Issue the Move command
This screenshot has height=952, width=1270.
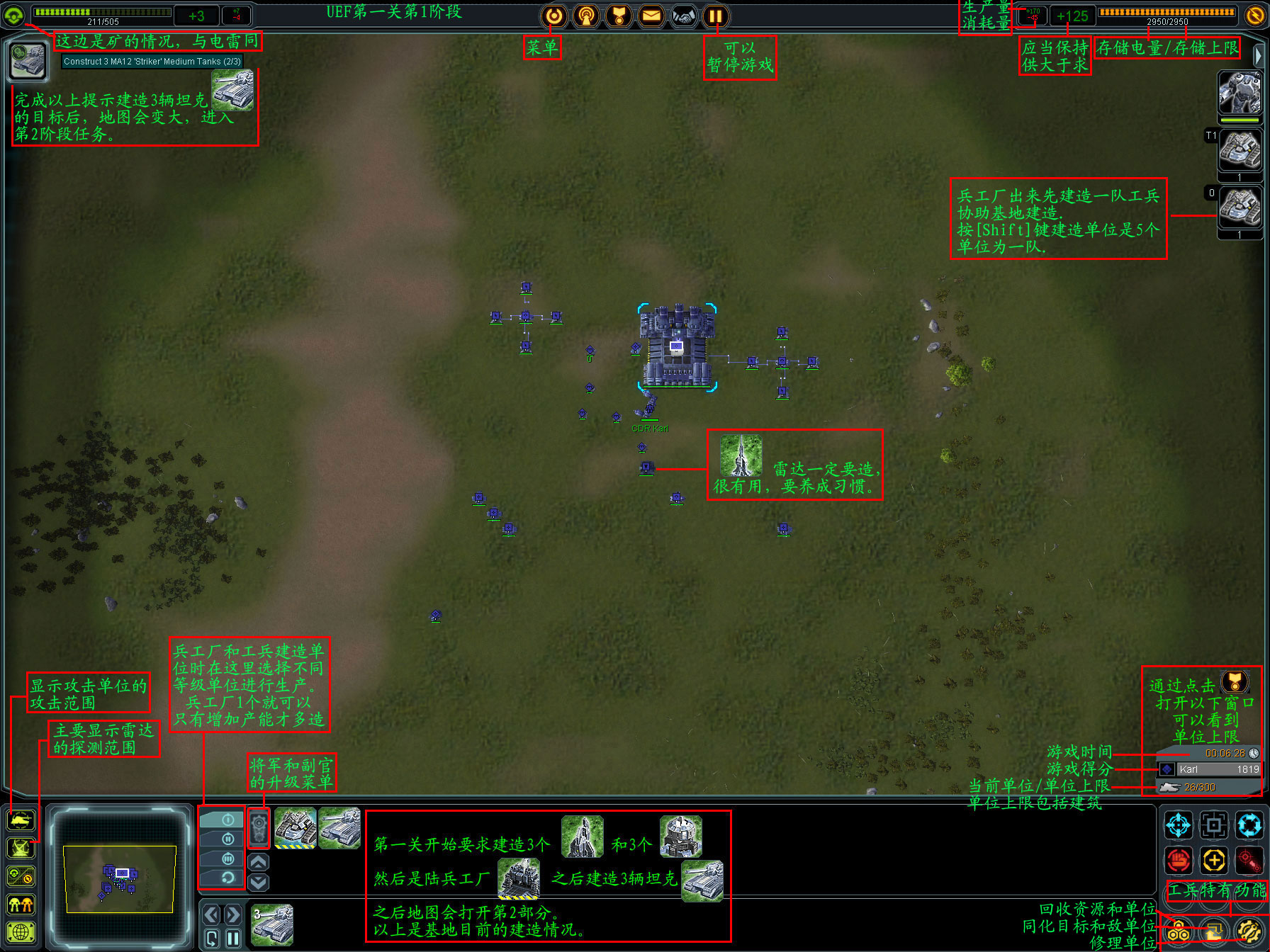(1179, 825)
